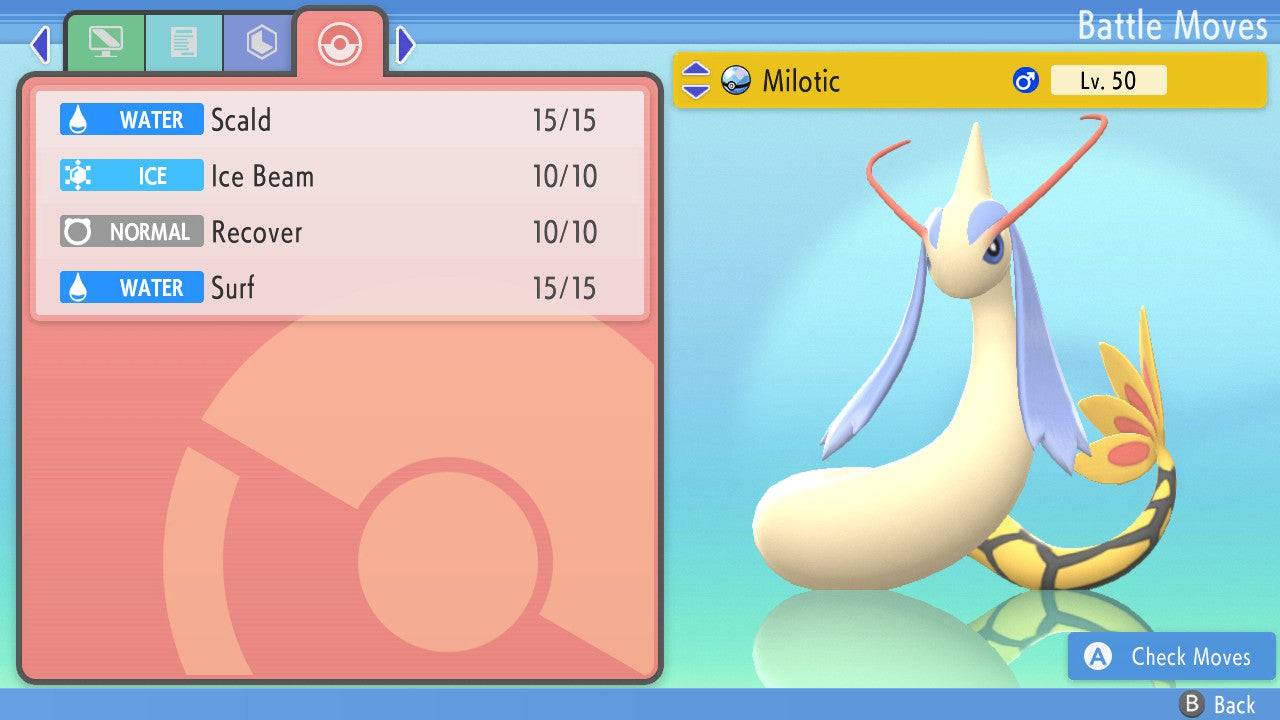This screenshot has width=1280, height=720.
Task: Open the Trainer Memo tab notes icon
Action: tap(183, 42)
